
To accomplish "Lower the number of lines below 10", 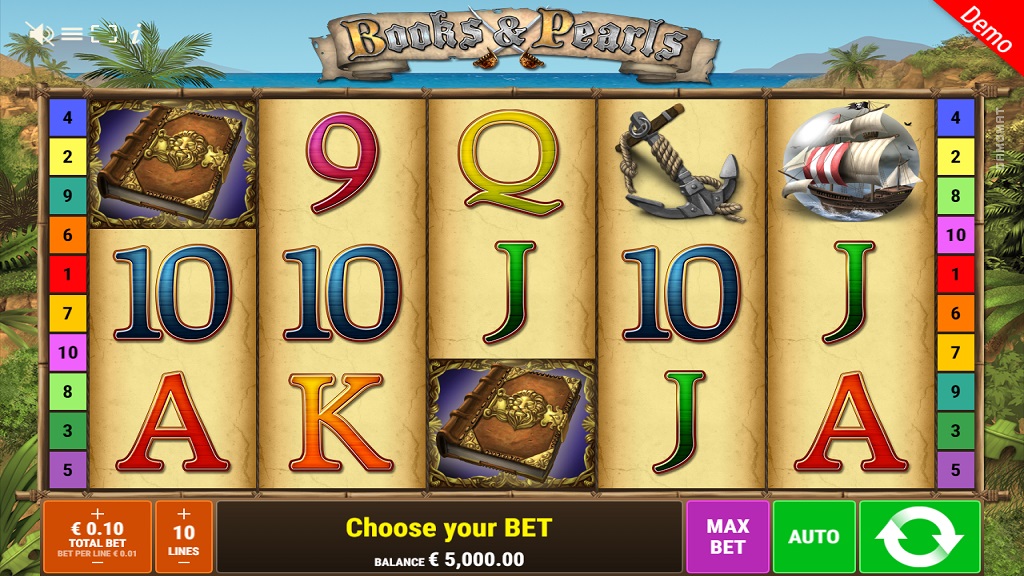I will (183, 563).
